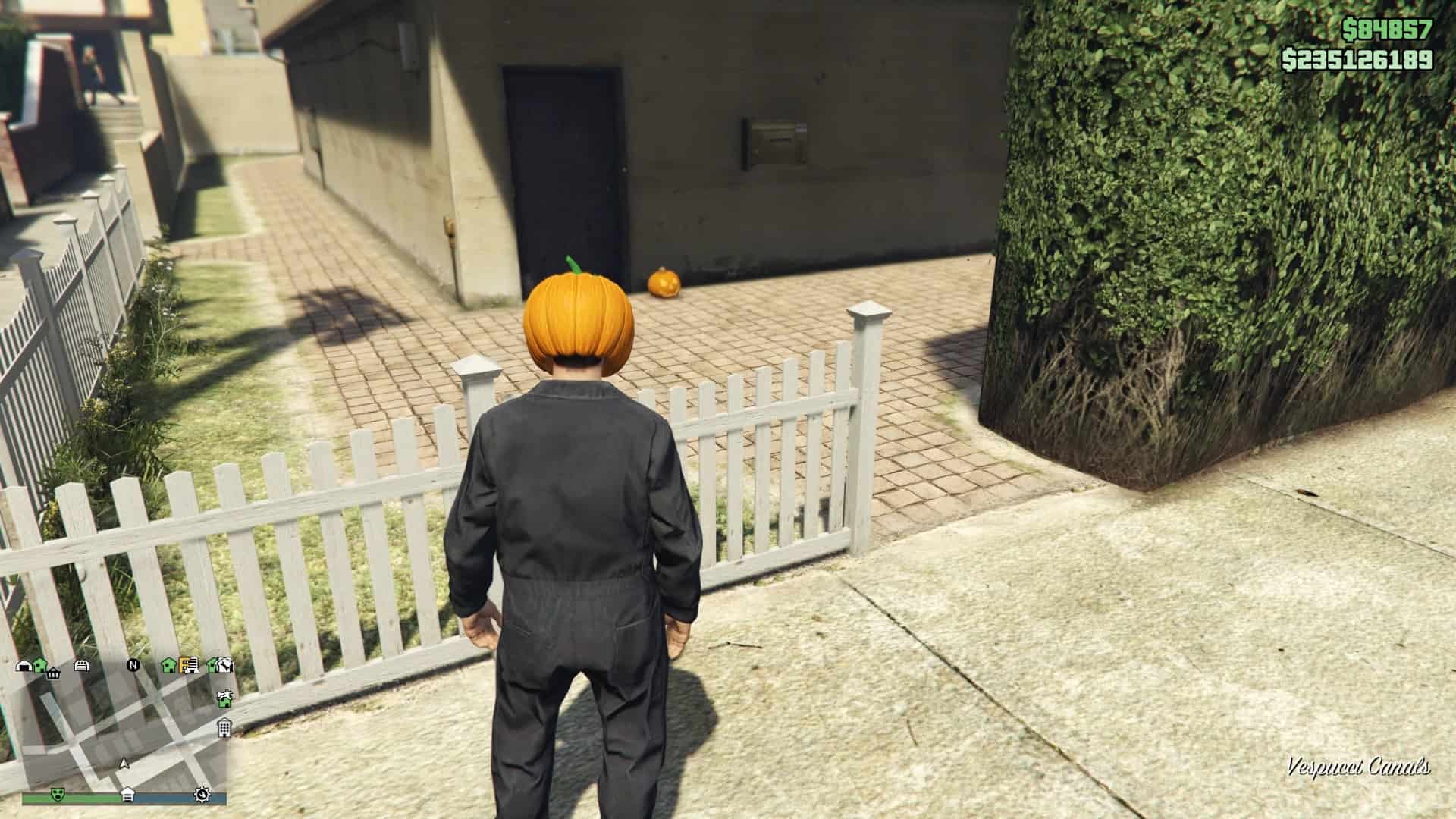Click the North compass indicator on the minimap

coord(133,665)
